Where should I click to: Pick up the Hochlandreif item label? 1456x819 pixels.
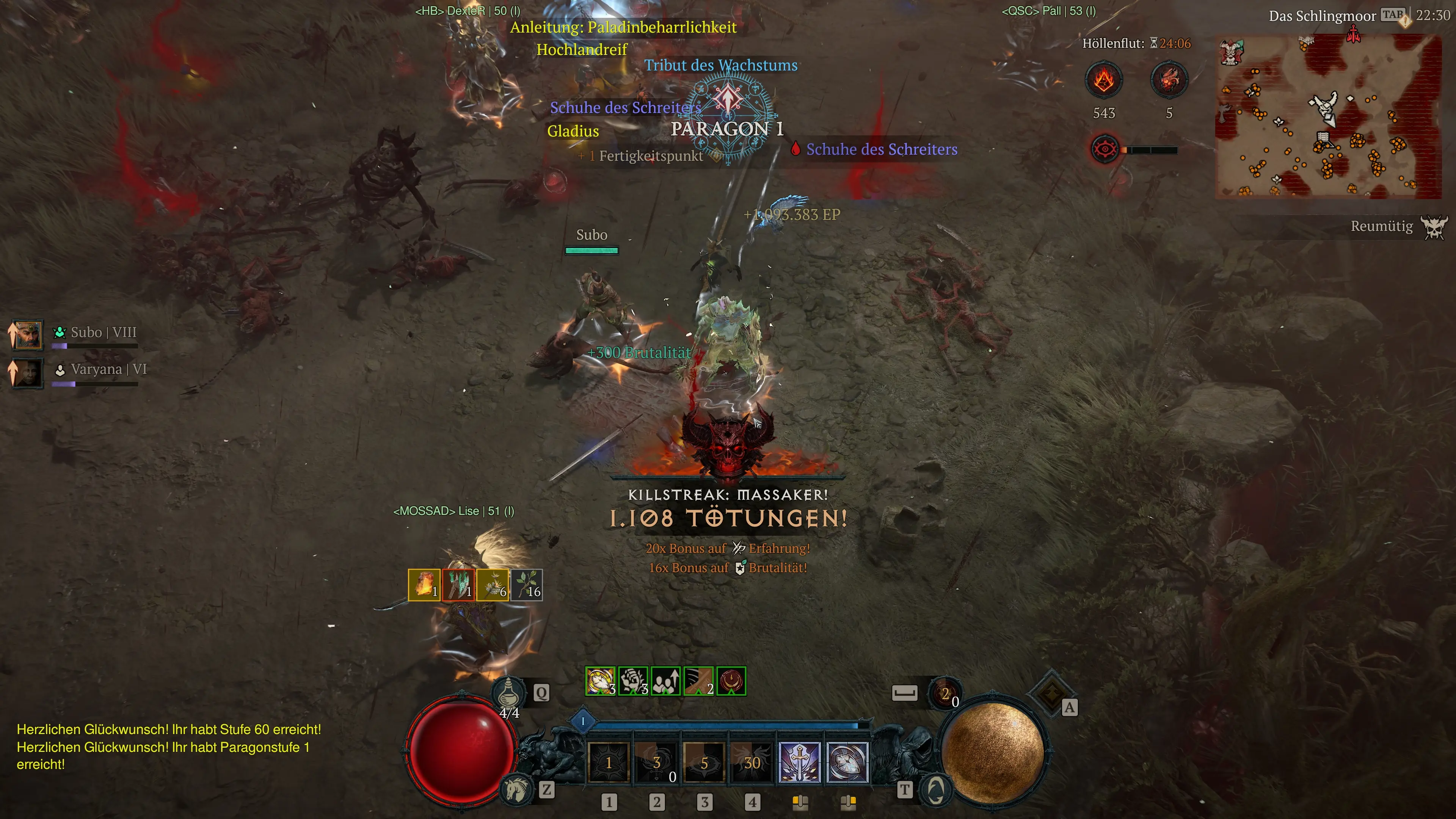pyautogui.click(x=582, y=50)
